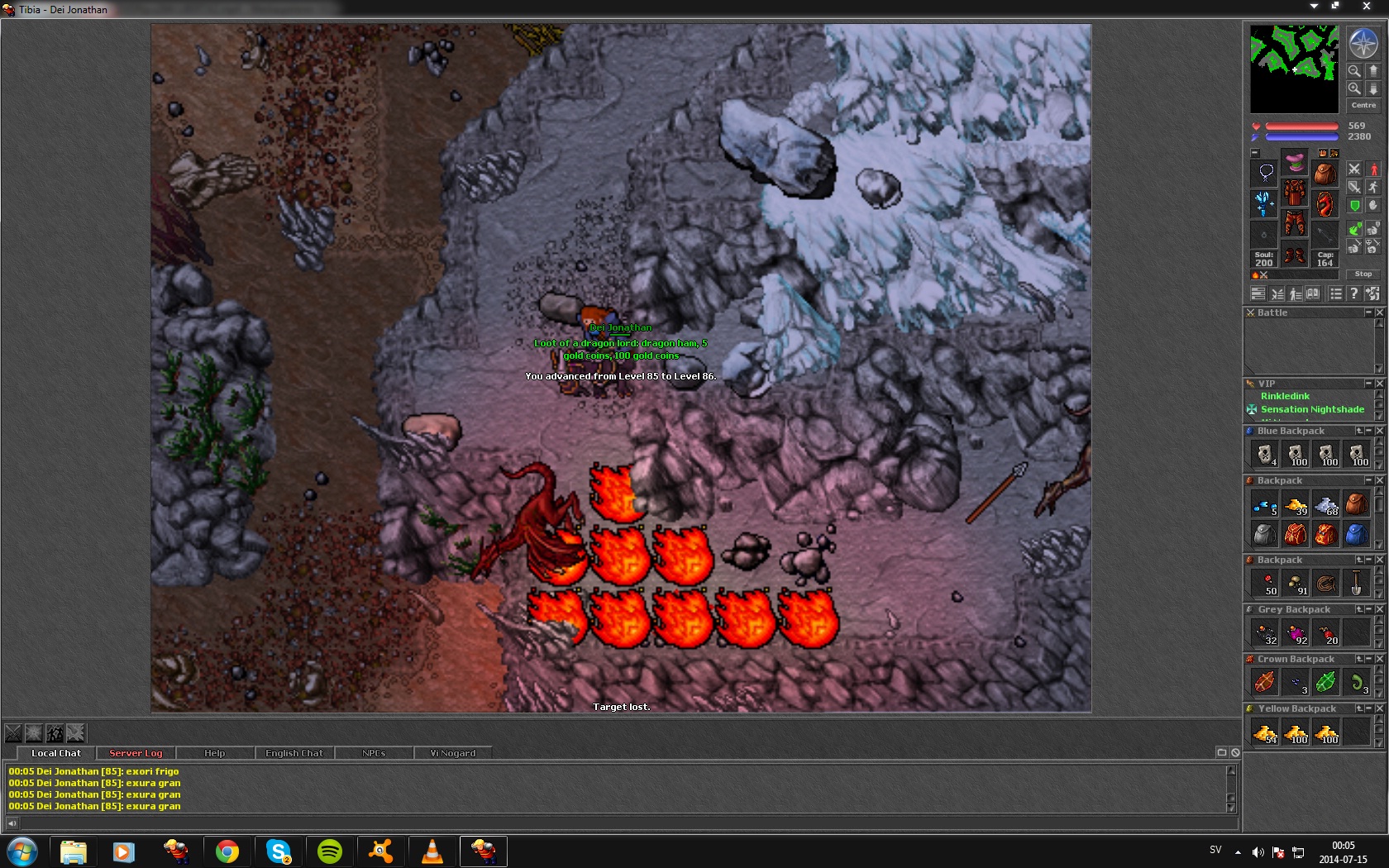Minimize the Crown Backpack container
Viewport: 1389px width, 868px height.
(1369, 659)
